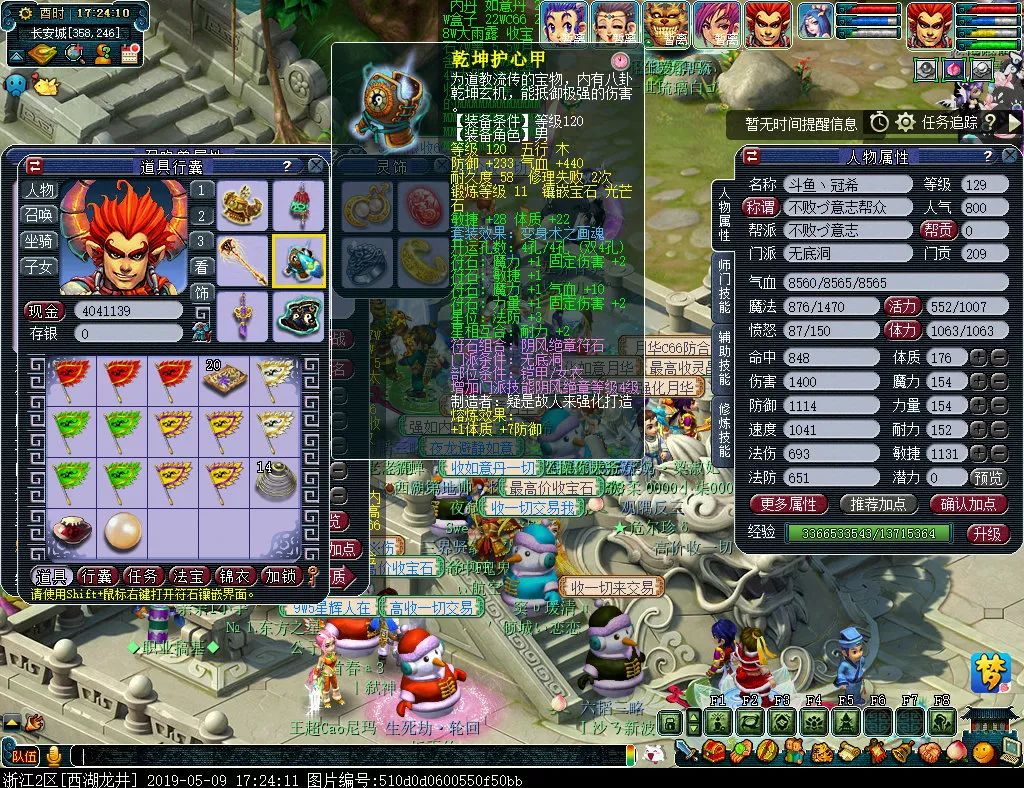Confirm points with 确认加点
This screenshot has height=788, width=1024.
(x=968, y=504)
